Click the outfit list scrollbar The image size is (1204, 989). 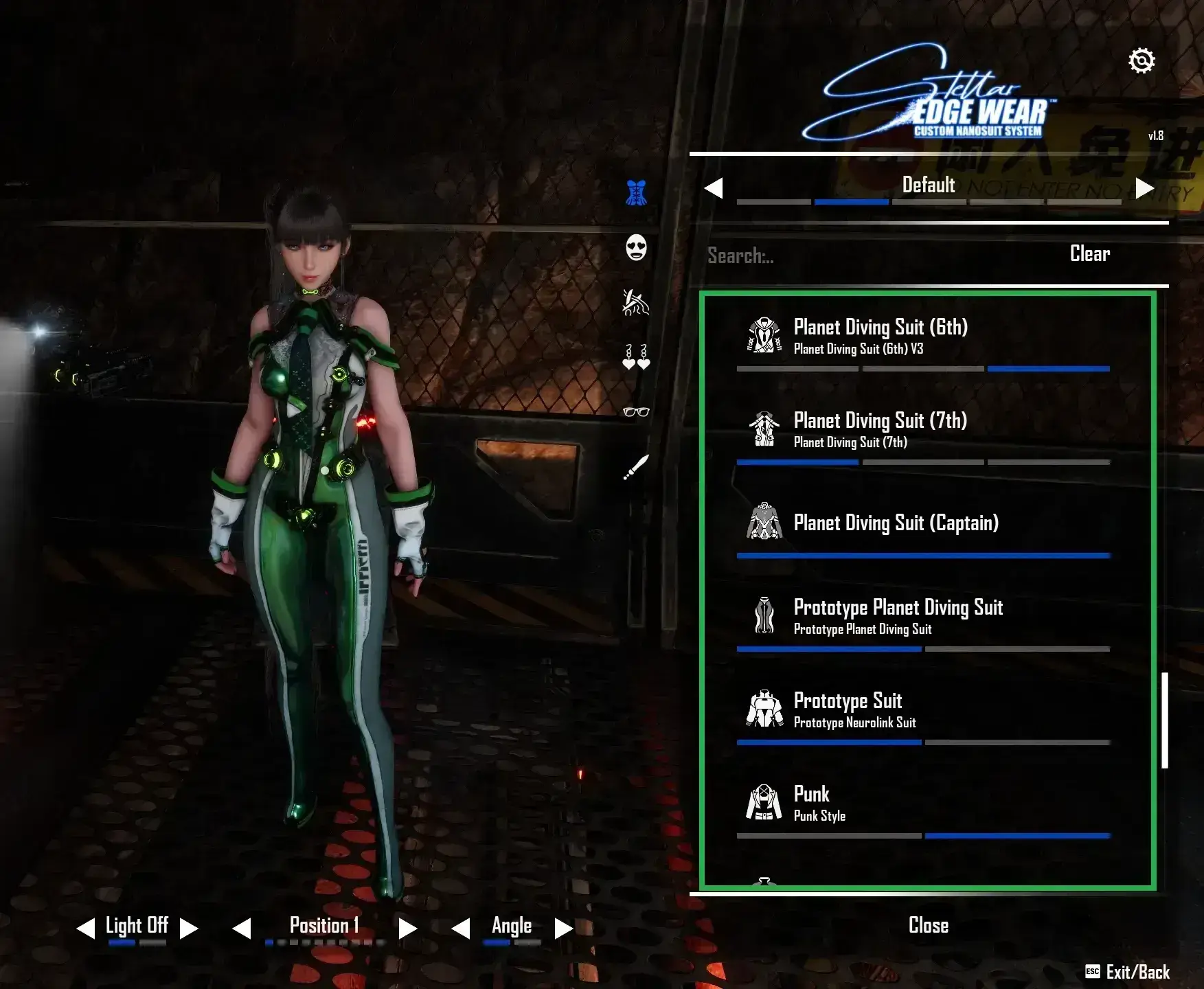[x=1164, y=720]
